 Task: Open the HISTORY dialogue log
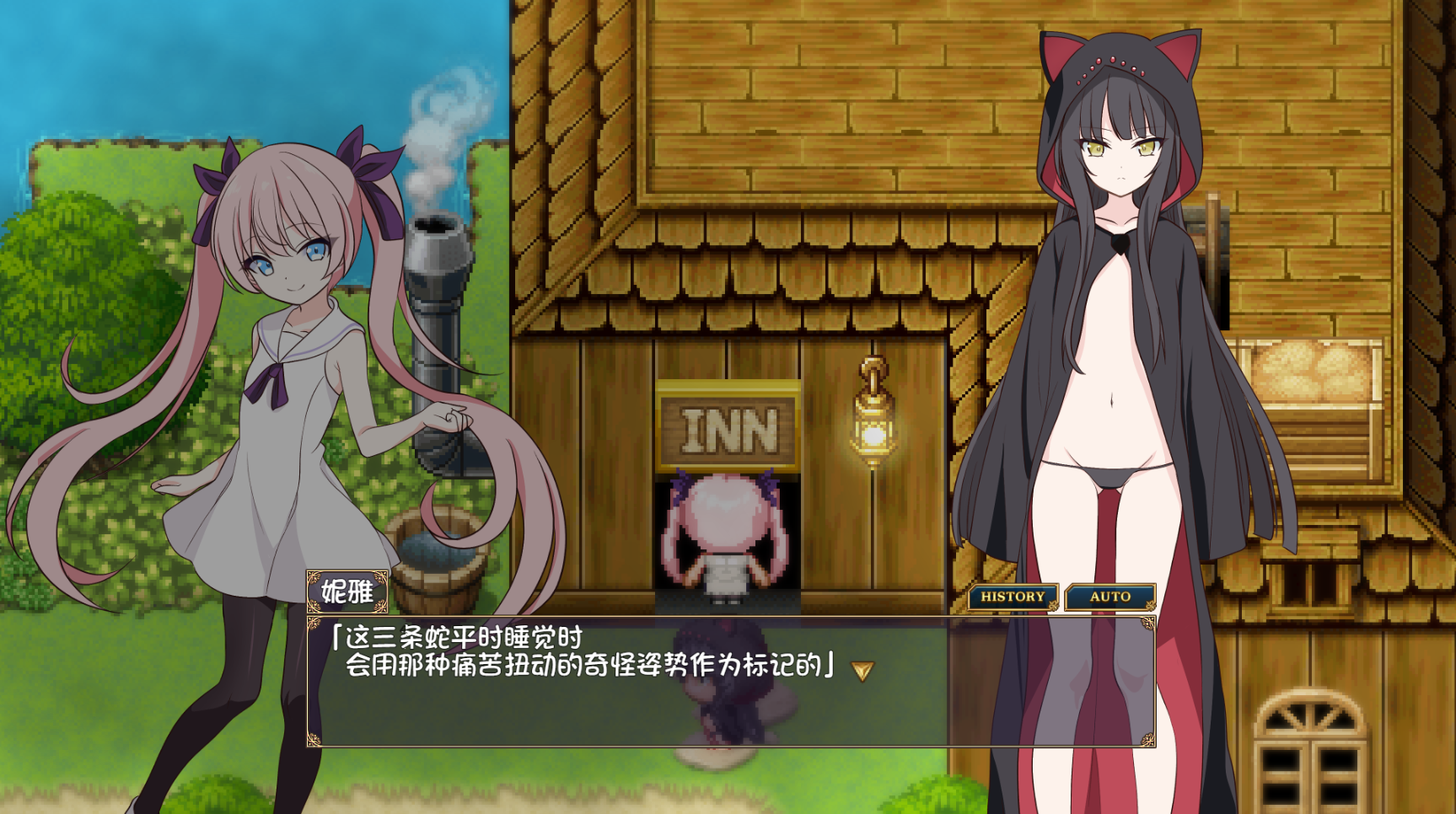coord(1013,597)
